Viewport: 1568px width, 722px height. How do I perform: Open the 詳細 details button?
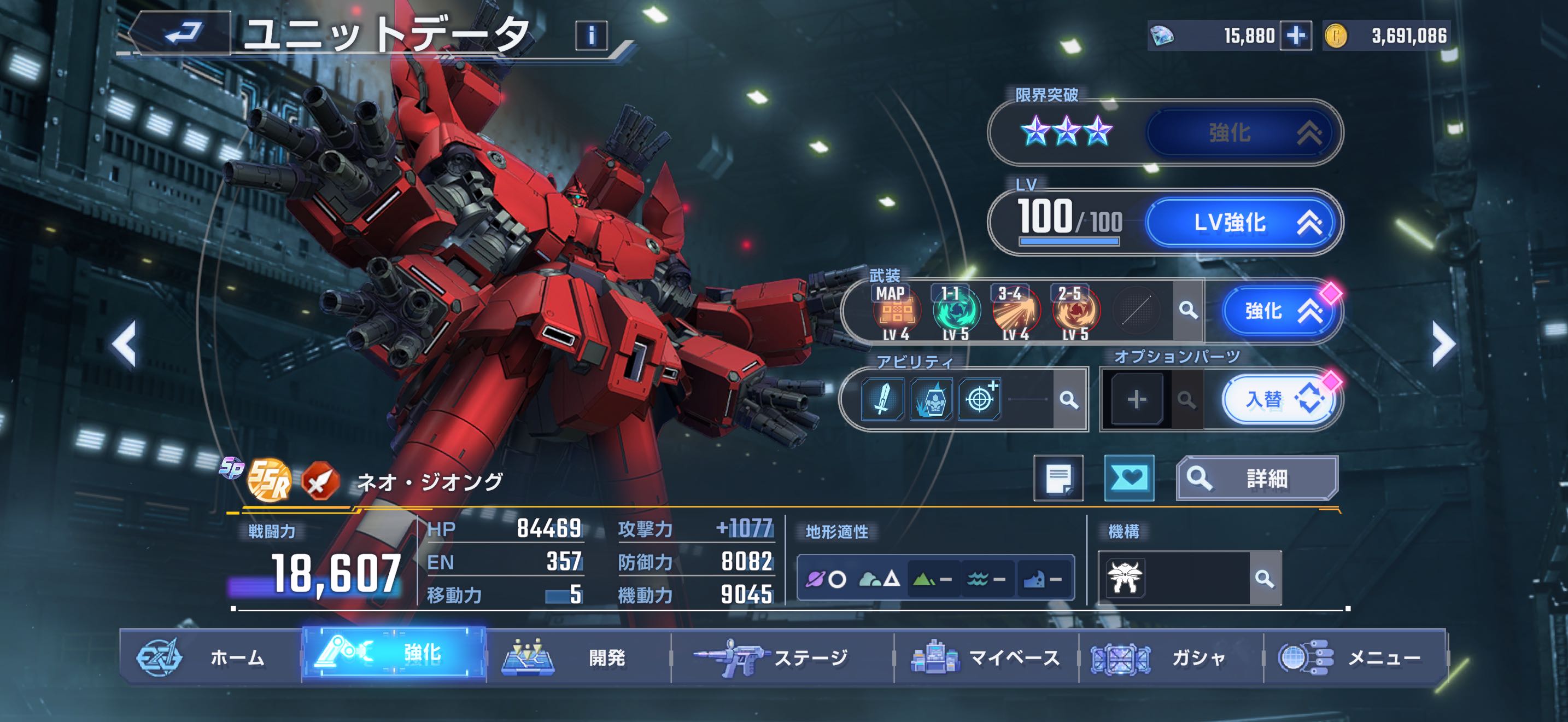tap(1256, 479)
